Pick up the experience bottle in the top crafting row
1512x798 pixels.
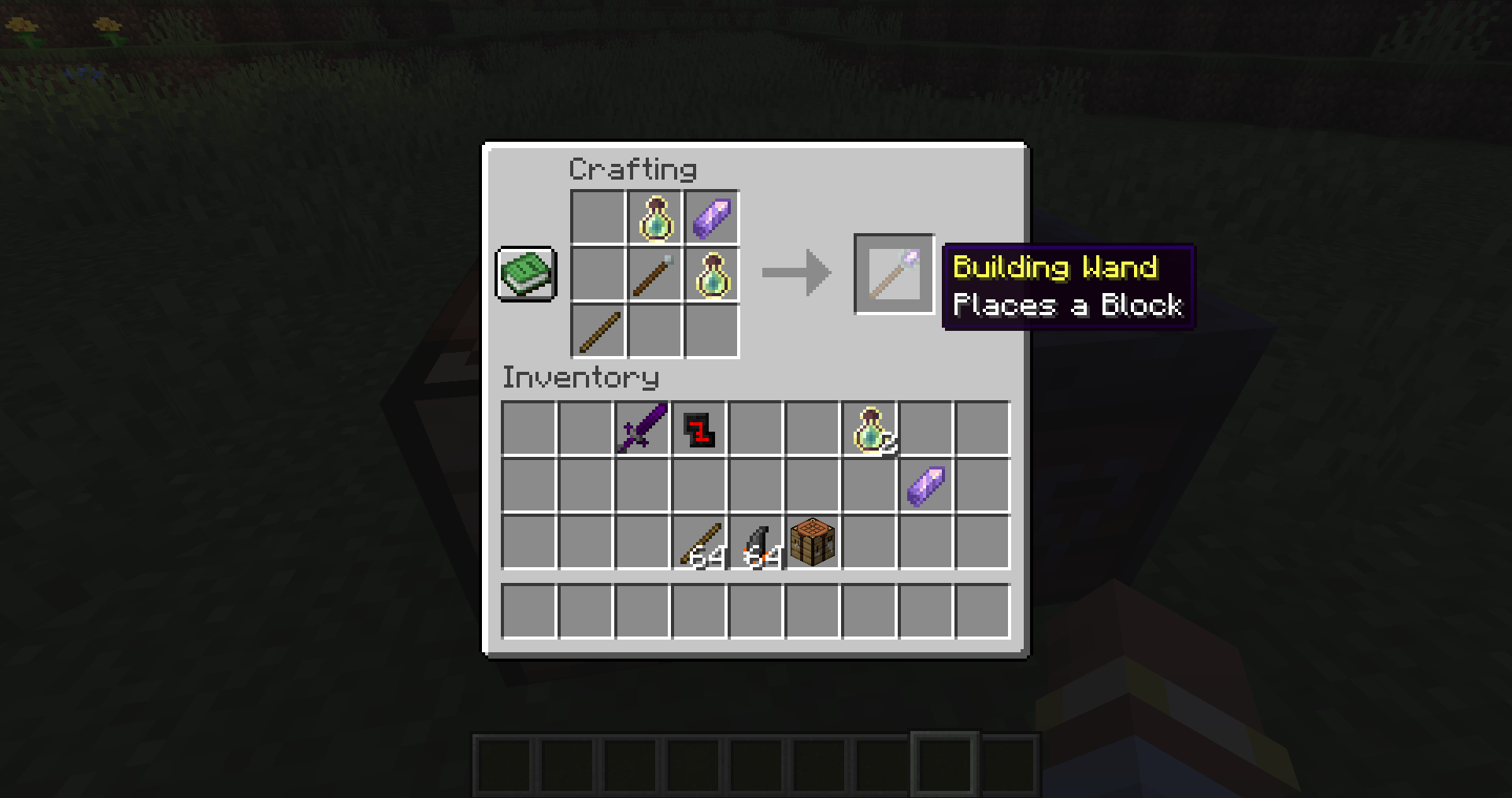click(x=654, y=217)
